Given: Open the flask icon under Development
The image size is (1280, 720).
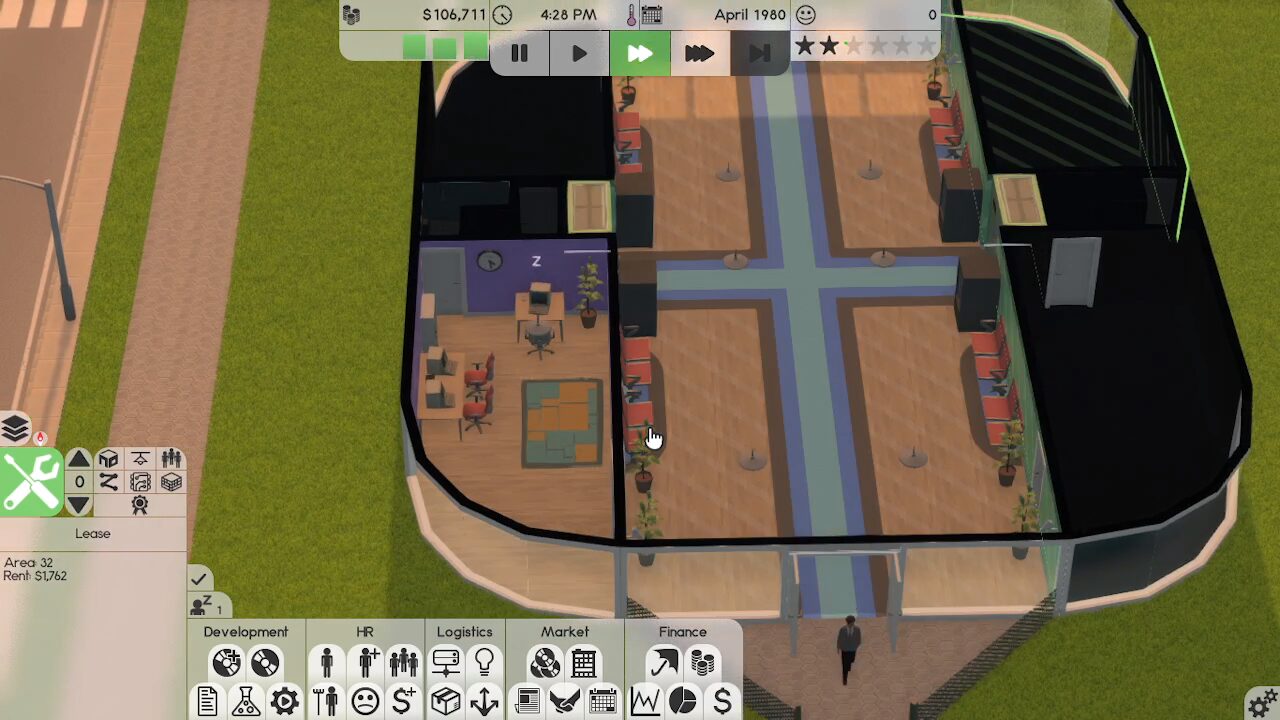Looking at the screenshot, I should (x=246, y=701).
